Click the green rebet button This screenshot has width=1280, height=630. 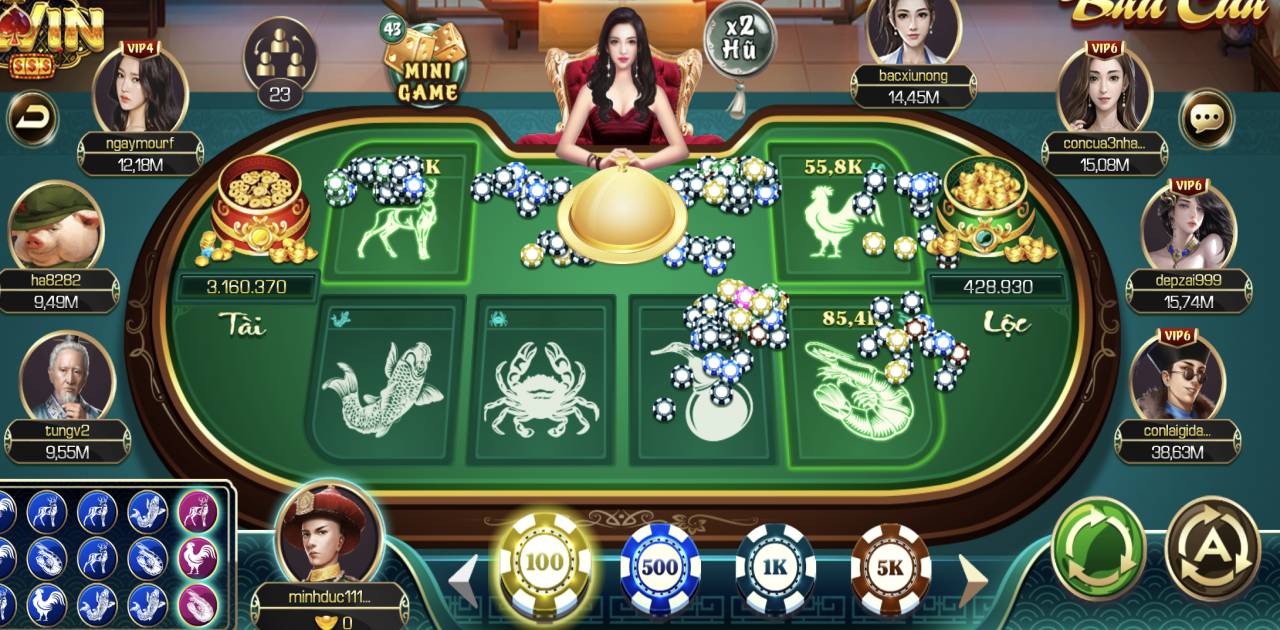tap(1098, 548)
